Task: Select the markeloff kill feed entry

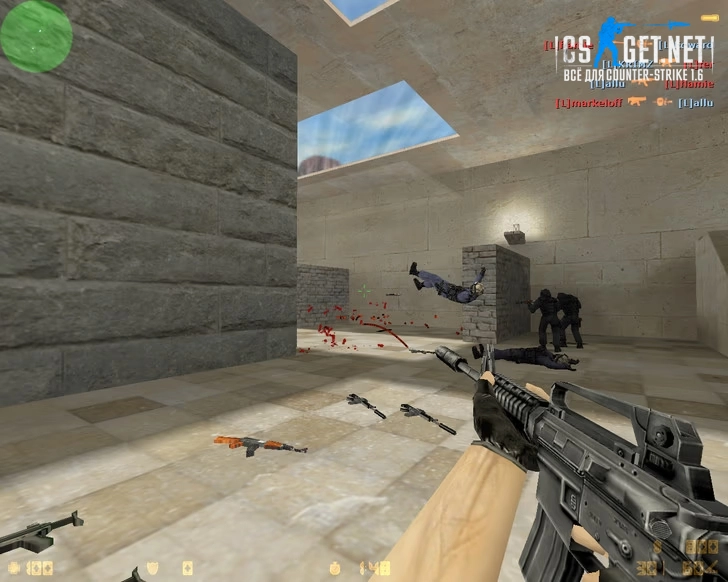Action: (590, 102)
